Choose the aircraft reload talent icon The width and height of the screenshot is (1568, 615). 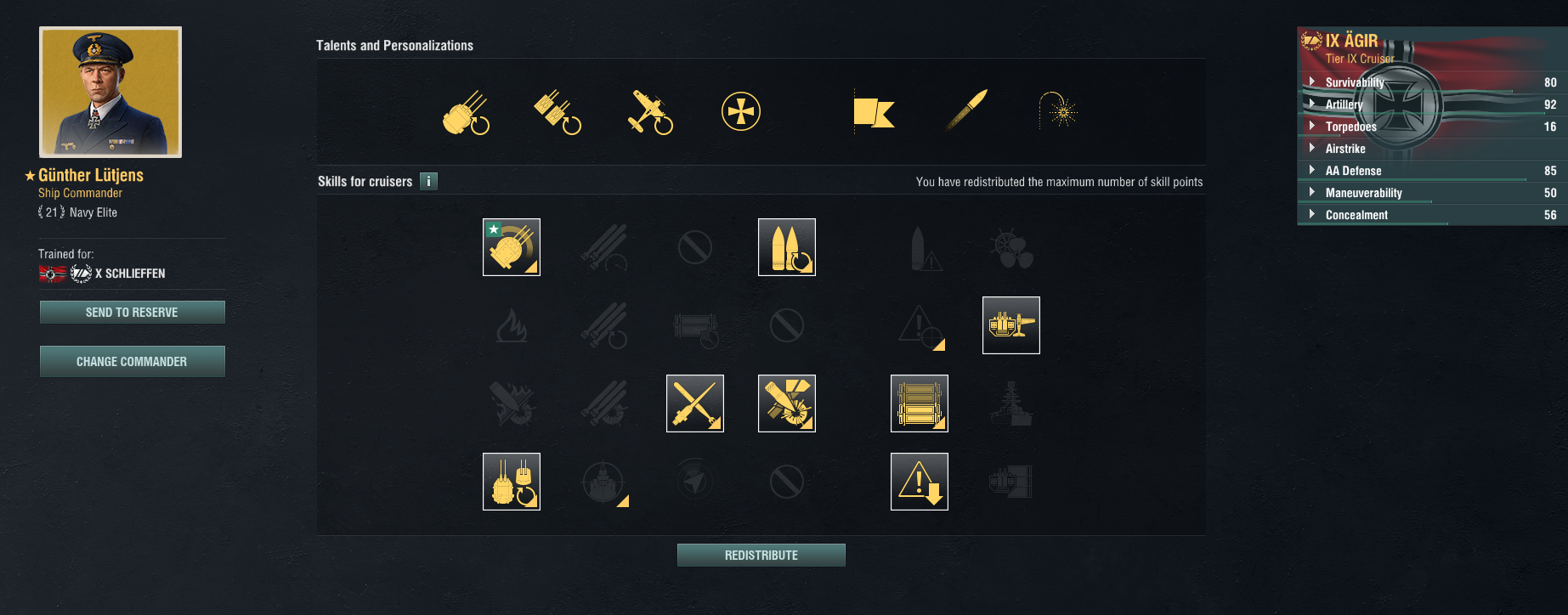coord(650,112)
